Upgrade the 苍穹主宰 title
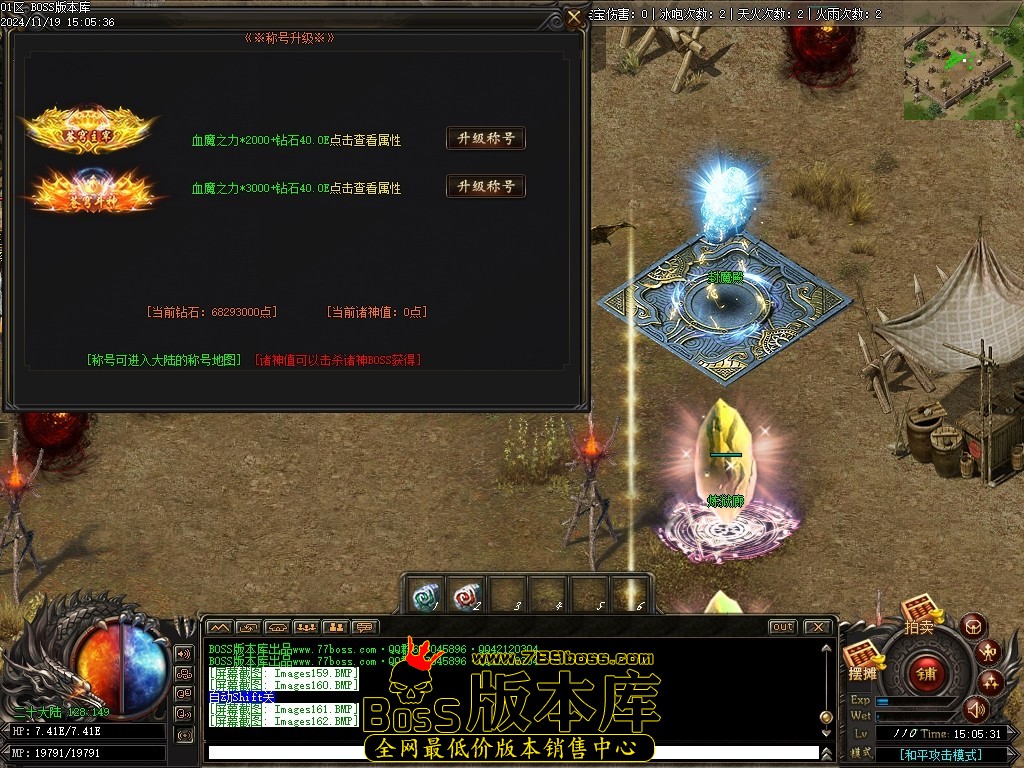The image size is (1024, 768). [x=485, y=139]
